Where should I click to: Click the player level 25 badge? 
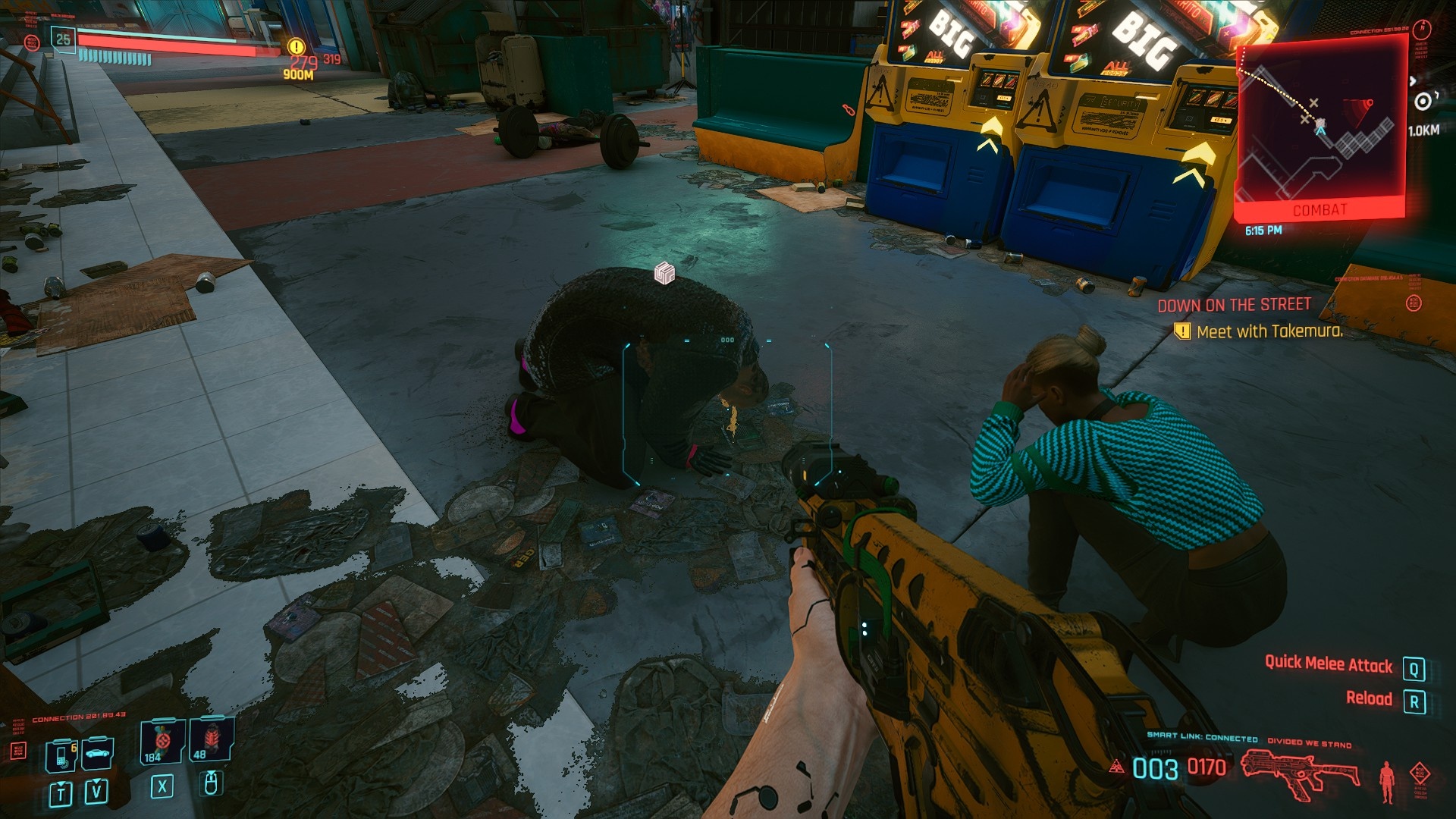point(63,39)
